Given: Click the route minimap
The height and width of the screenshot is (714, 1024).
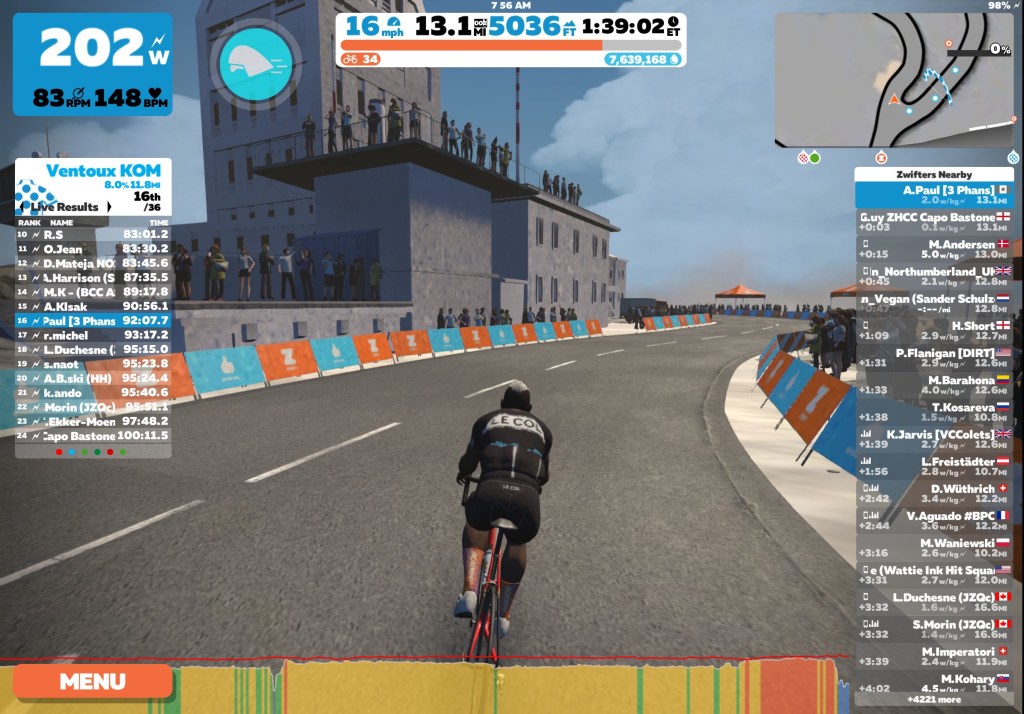Looking at the screenshot, I should click(x=893, y=80).
